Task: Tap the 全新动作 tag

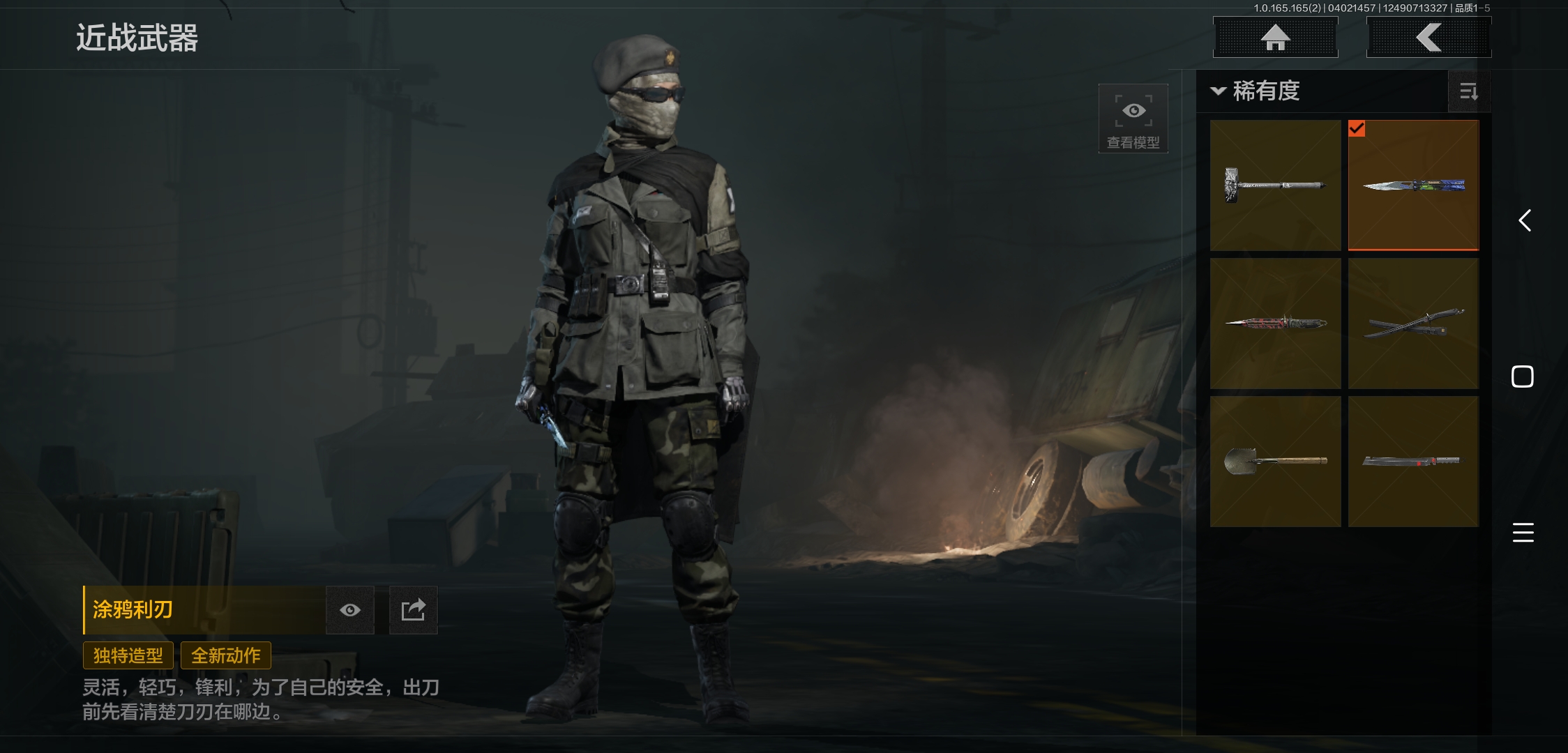Action: 226,655
